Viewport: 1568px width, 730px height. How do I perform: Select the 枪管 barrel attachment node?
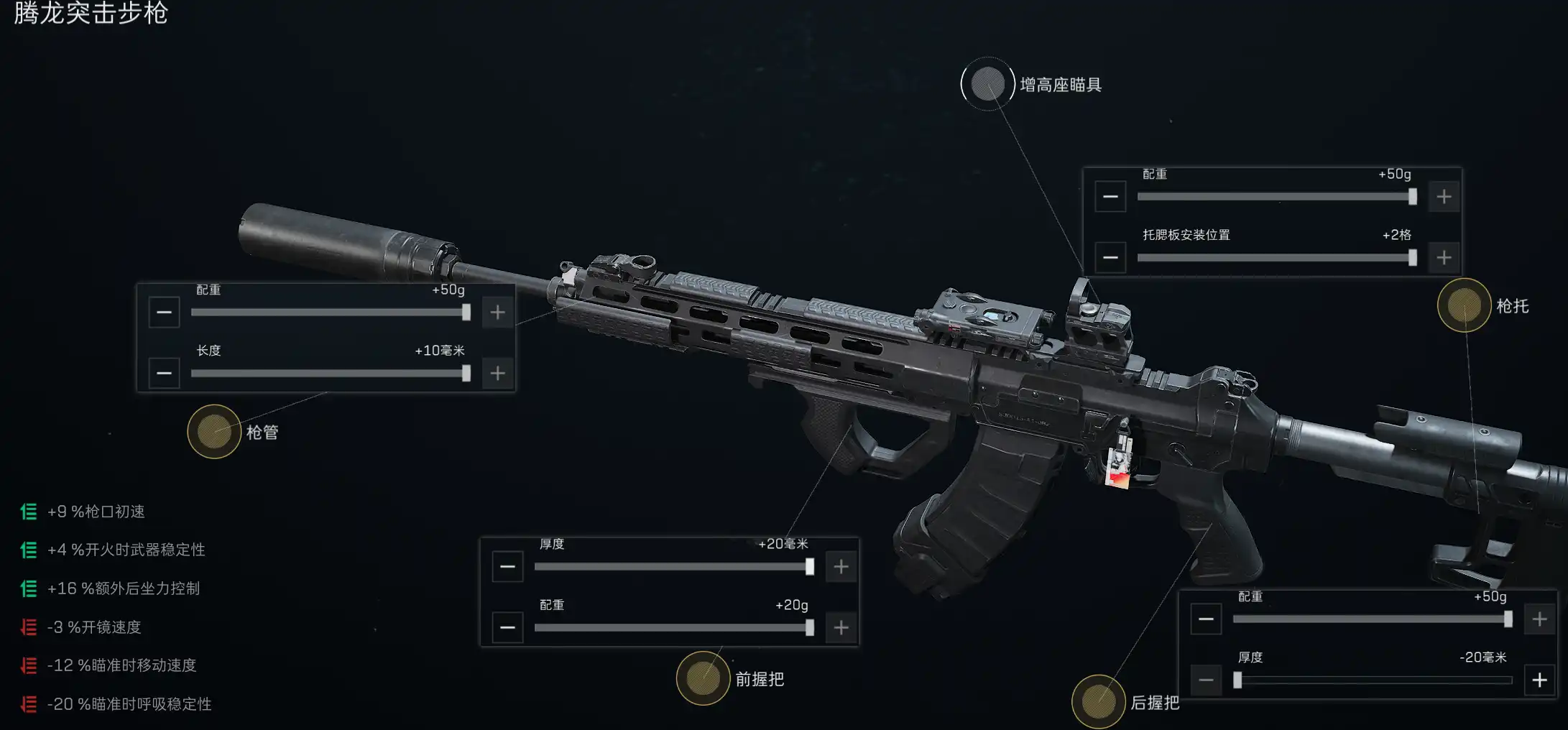click(214, 431)
